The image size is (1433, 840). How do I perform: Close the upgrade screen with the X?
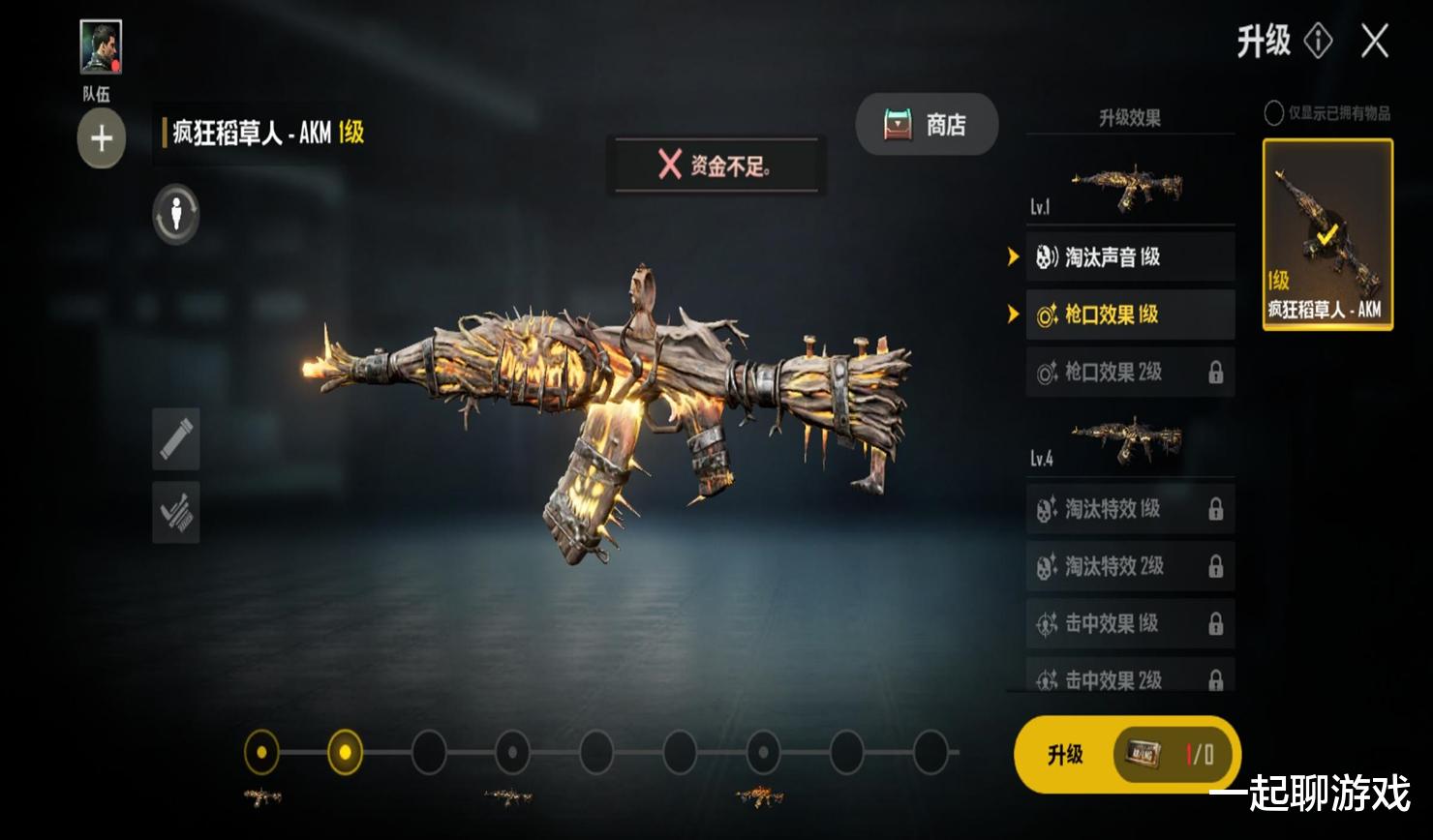pyautogui.click(x=1375, y=42)
